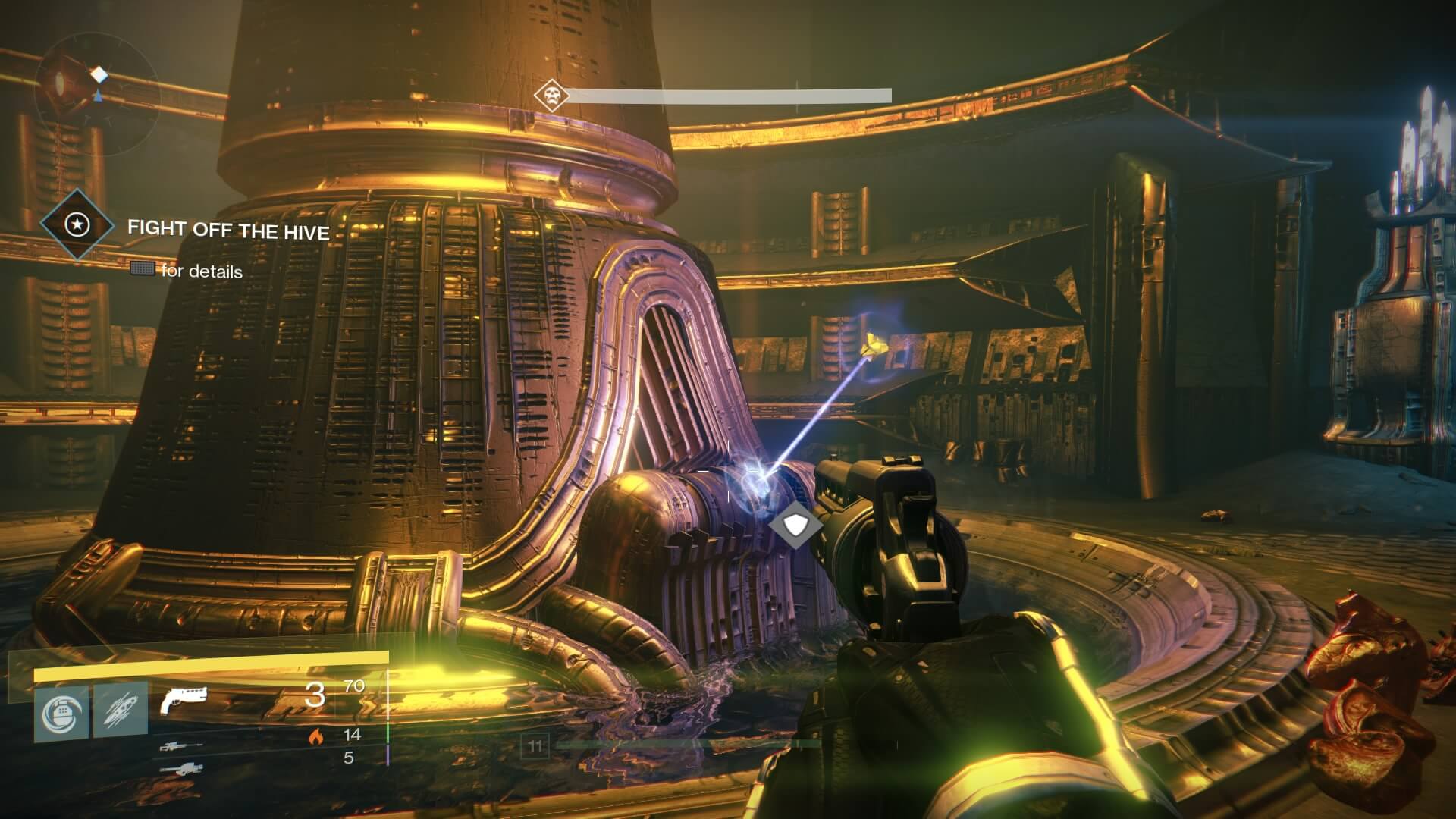Select the boss health bar at top center

pos(730,96)
